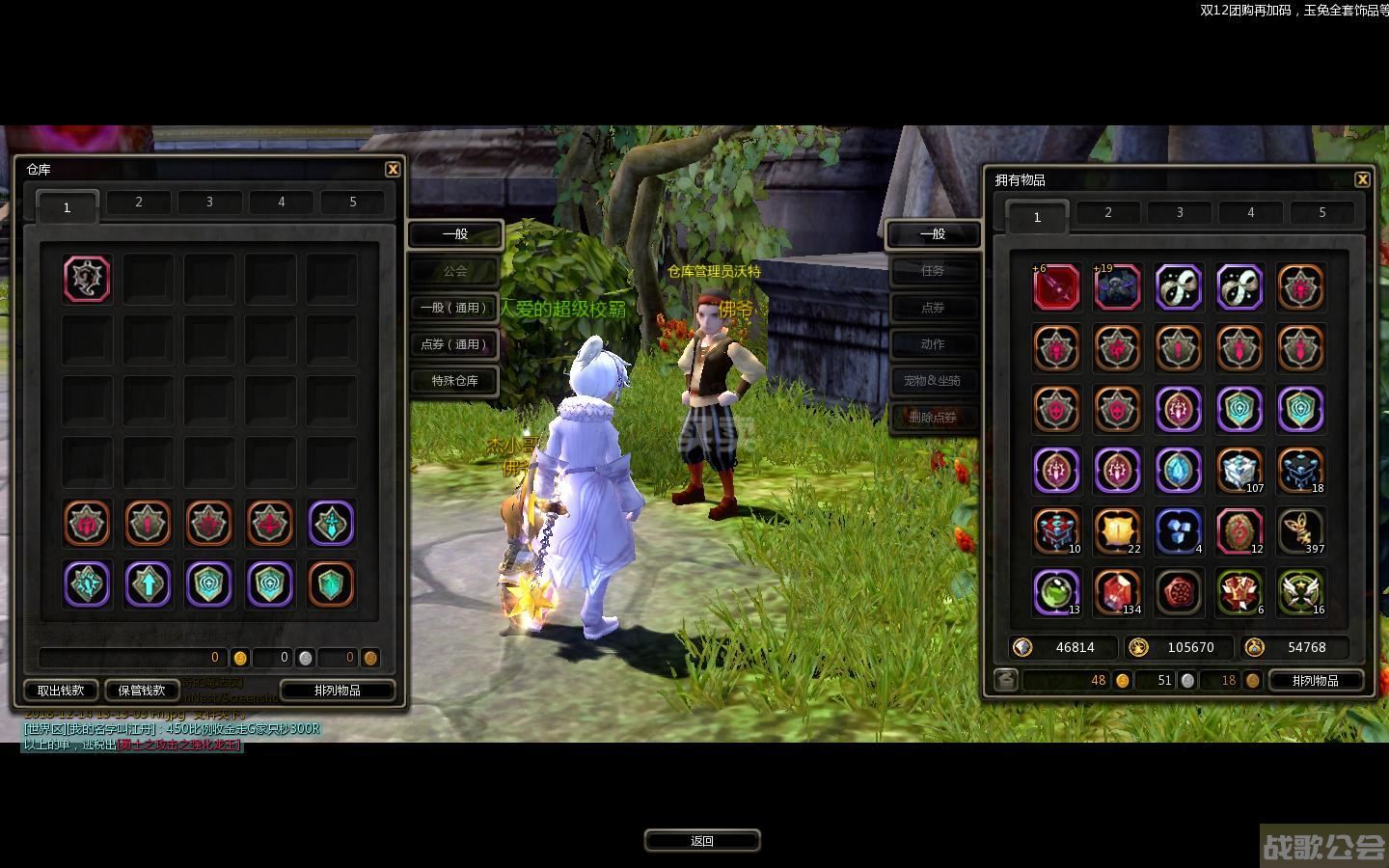
Task: Close the 拥有物品 inventory window
Action: [x=1362, y=179]
